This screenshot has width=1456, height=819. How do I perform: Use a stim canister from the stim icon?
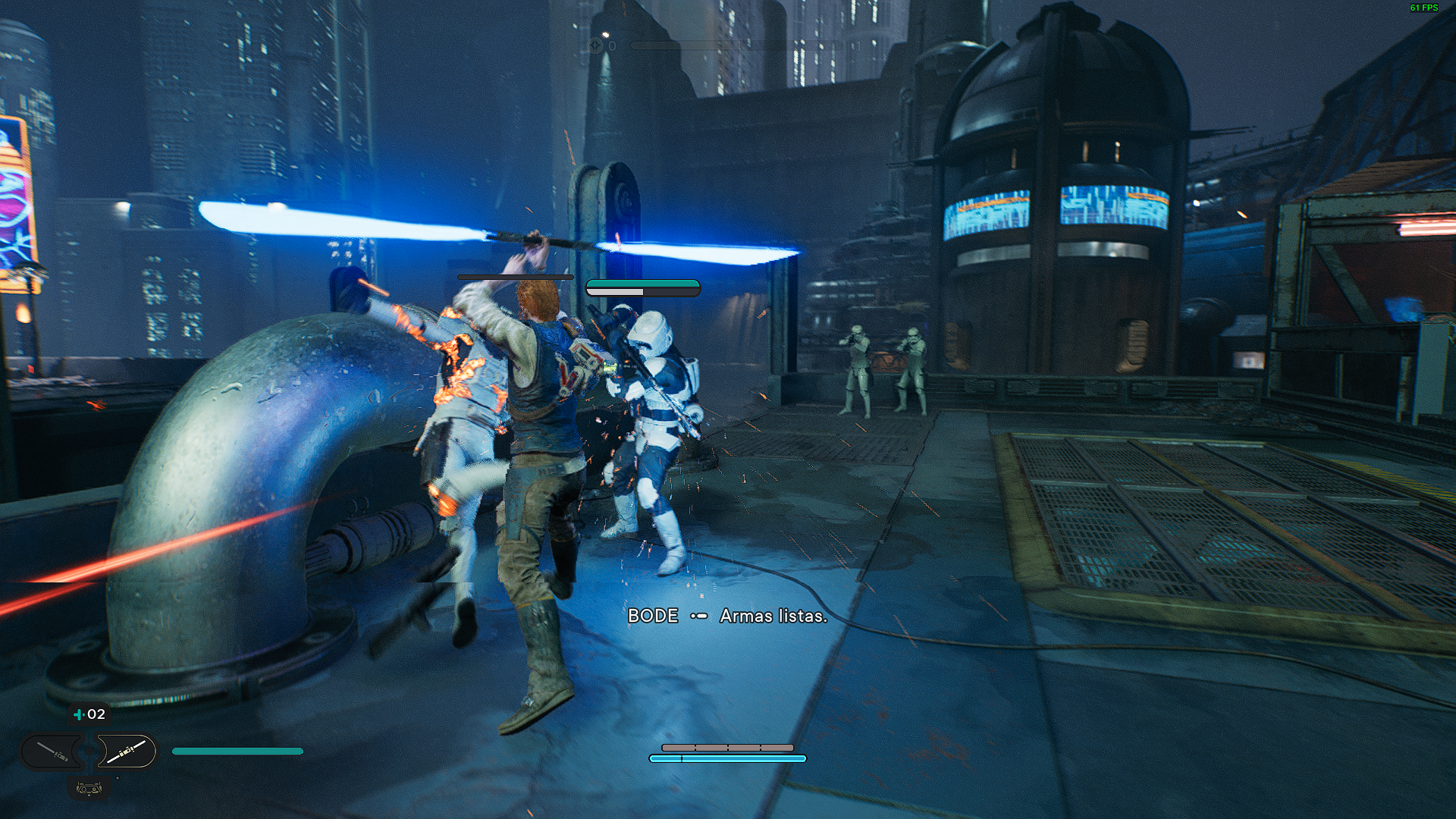79,714
